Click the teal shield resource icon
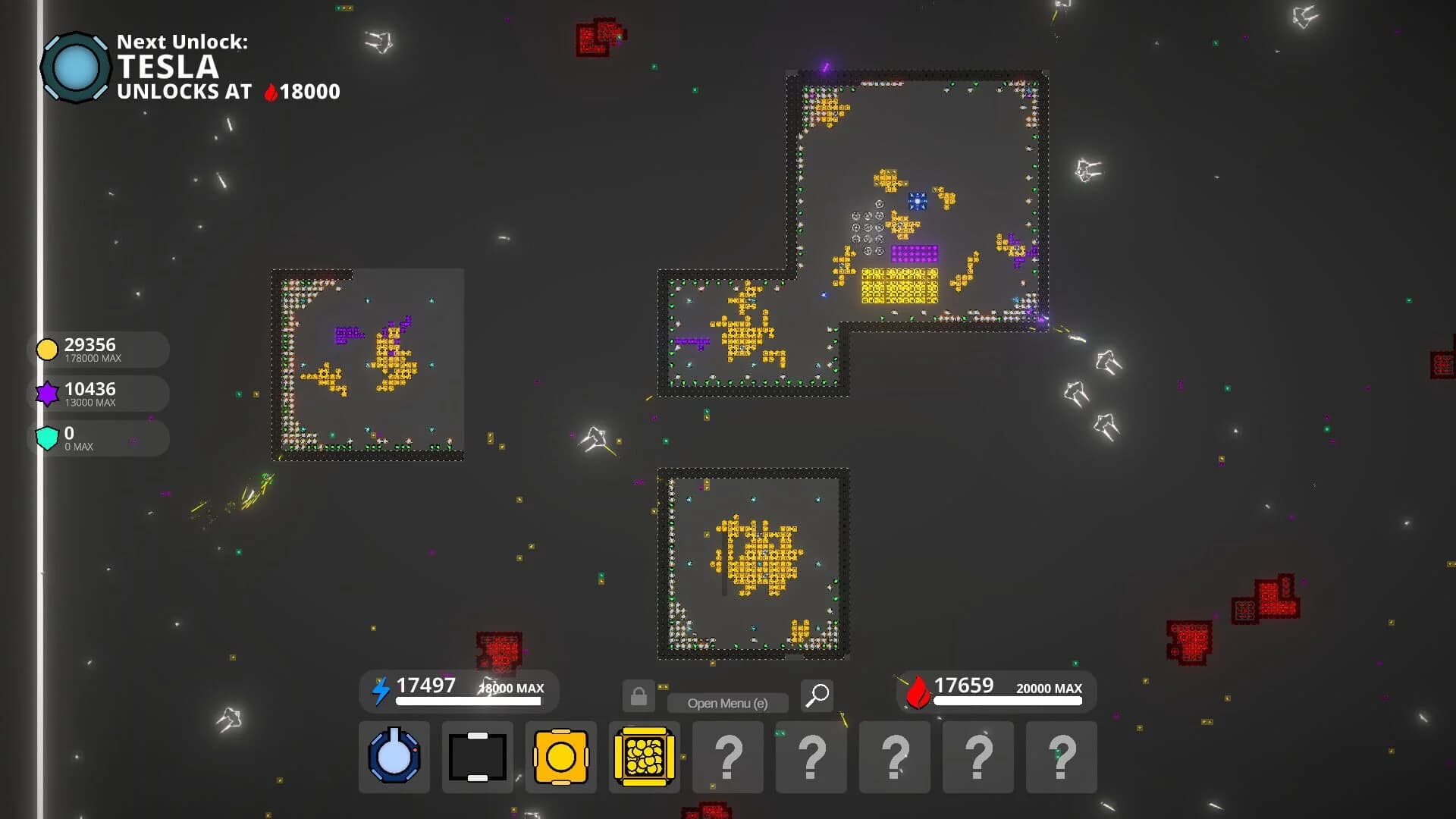The height and width of the screenshot is (819, 1456). [x=47, y=437]
